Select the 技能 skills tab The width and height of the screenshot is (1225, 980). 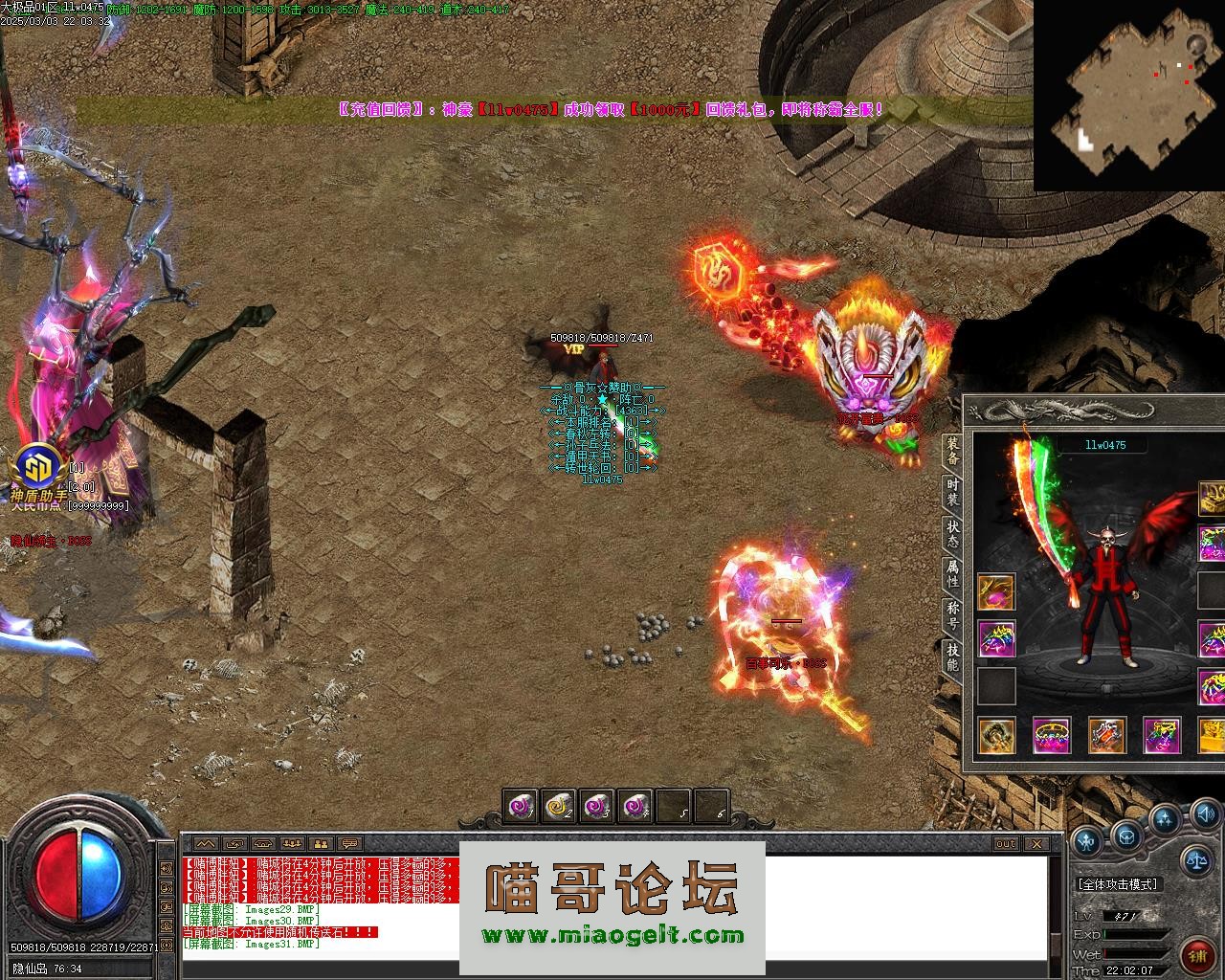[952, 657]
